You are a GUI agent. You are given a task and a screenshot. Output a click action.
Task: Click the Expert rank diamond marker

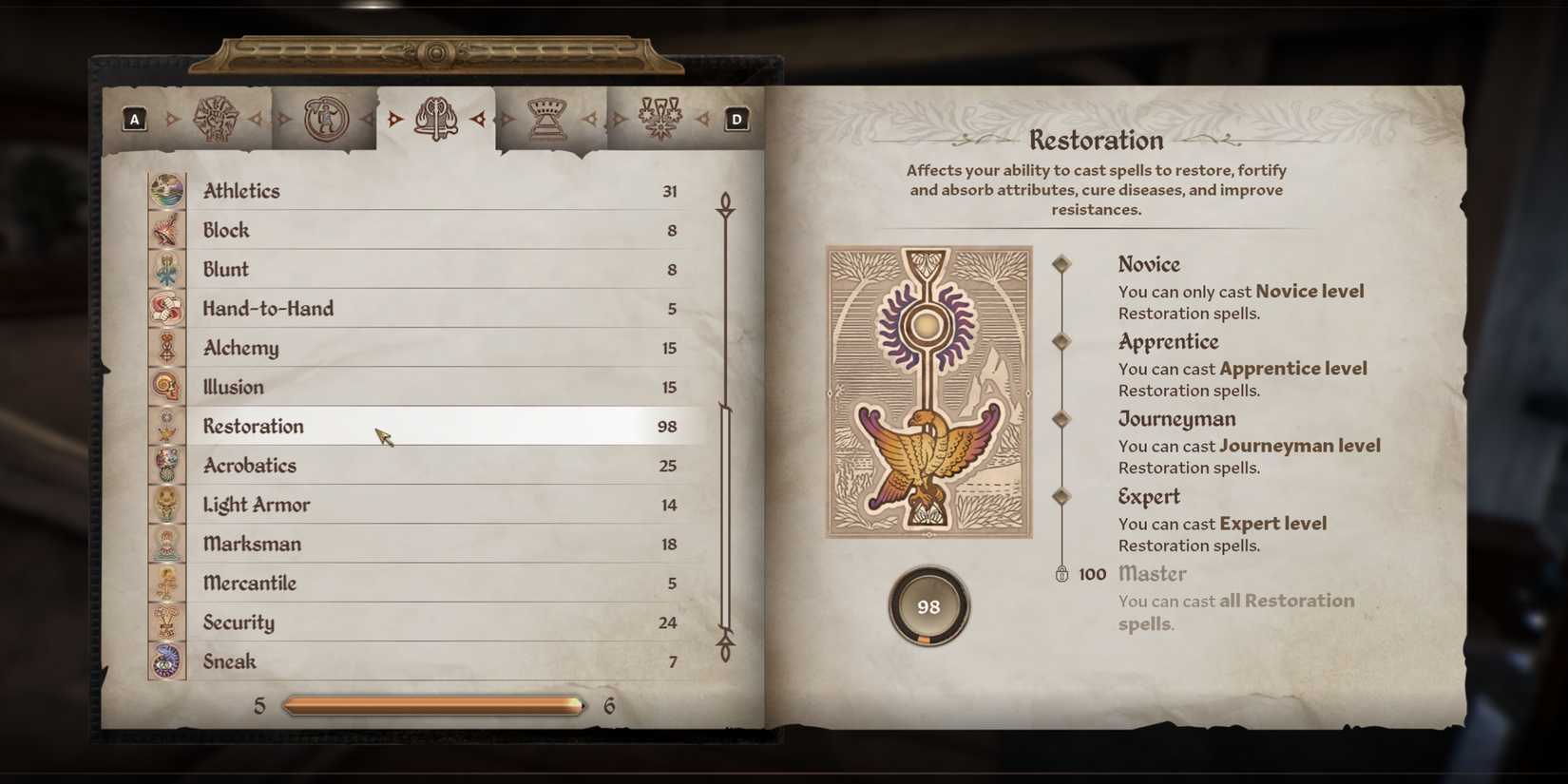[x=1061, y=495]
